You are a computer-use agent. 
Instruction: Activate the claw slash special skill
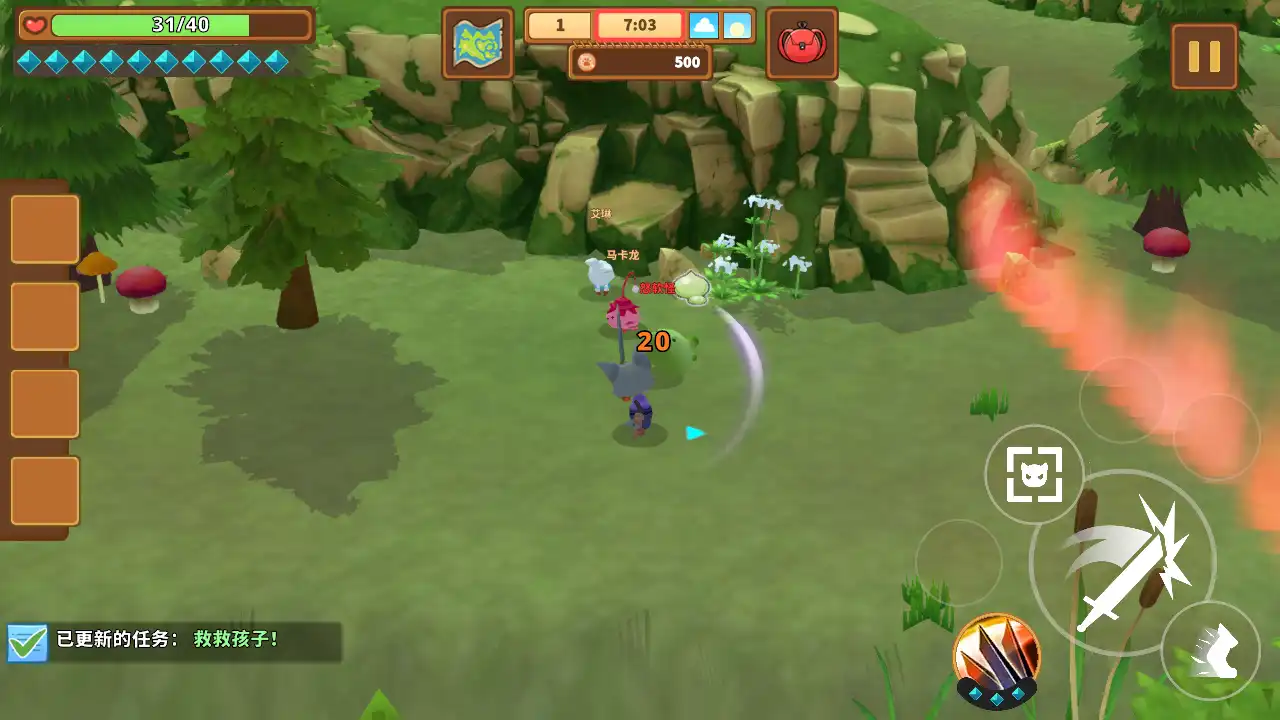(996, 657)
